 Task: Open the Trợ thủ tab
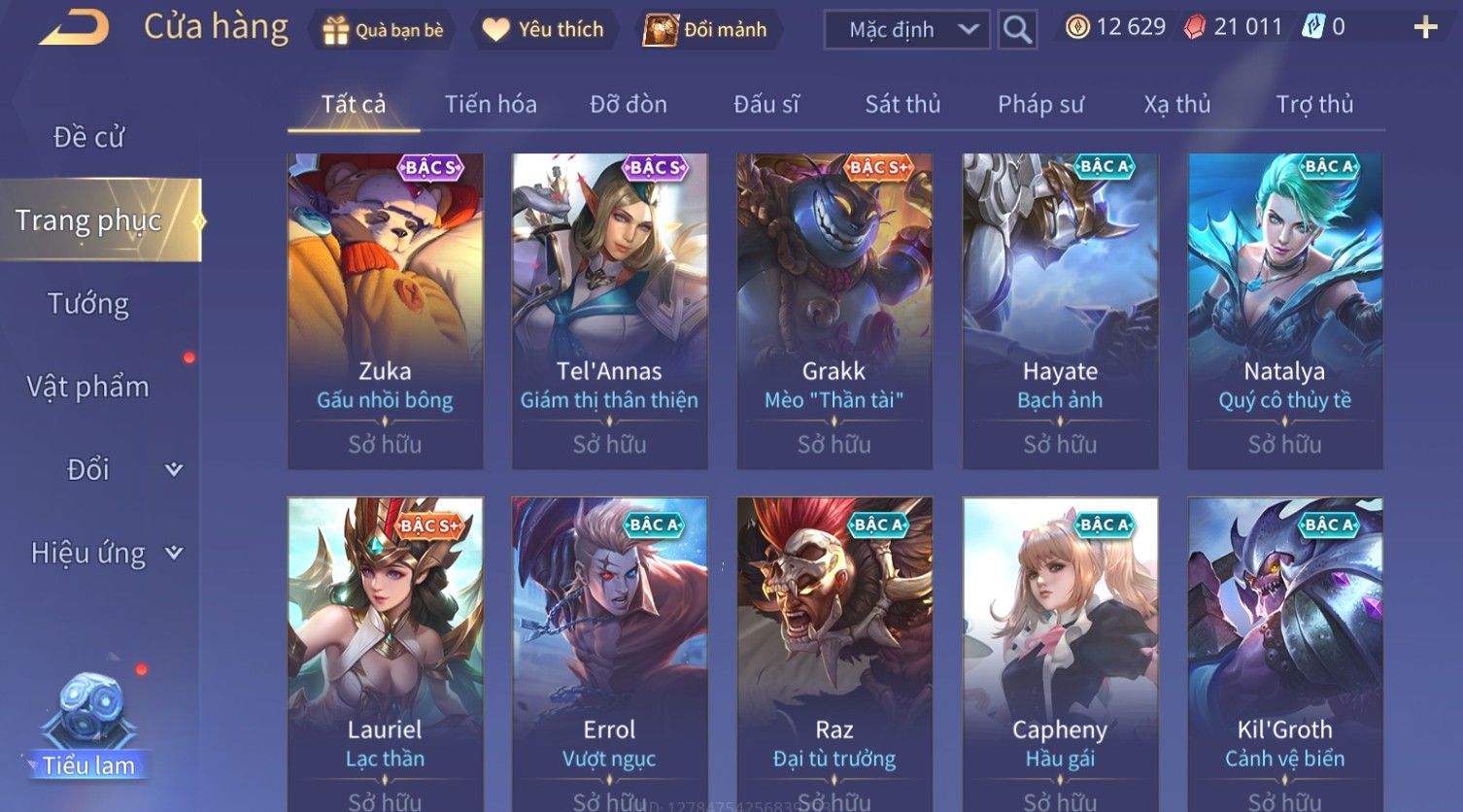point(1314,104)
